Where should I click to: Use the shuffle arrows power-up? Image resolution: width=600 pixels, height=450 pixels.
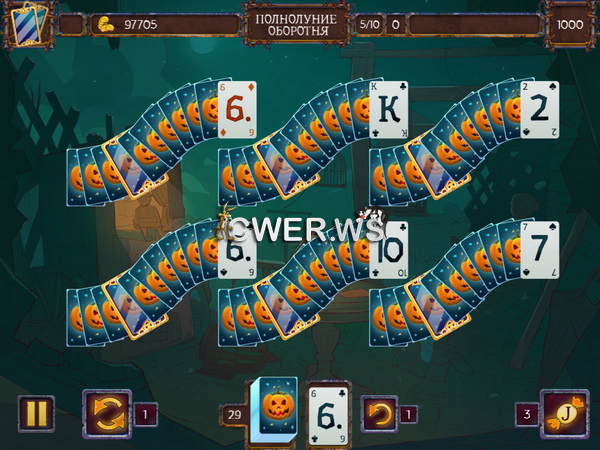(105, 412)
